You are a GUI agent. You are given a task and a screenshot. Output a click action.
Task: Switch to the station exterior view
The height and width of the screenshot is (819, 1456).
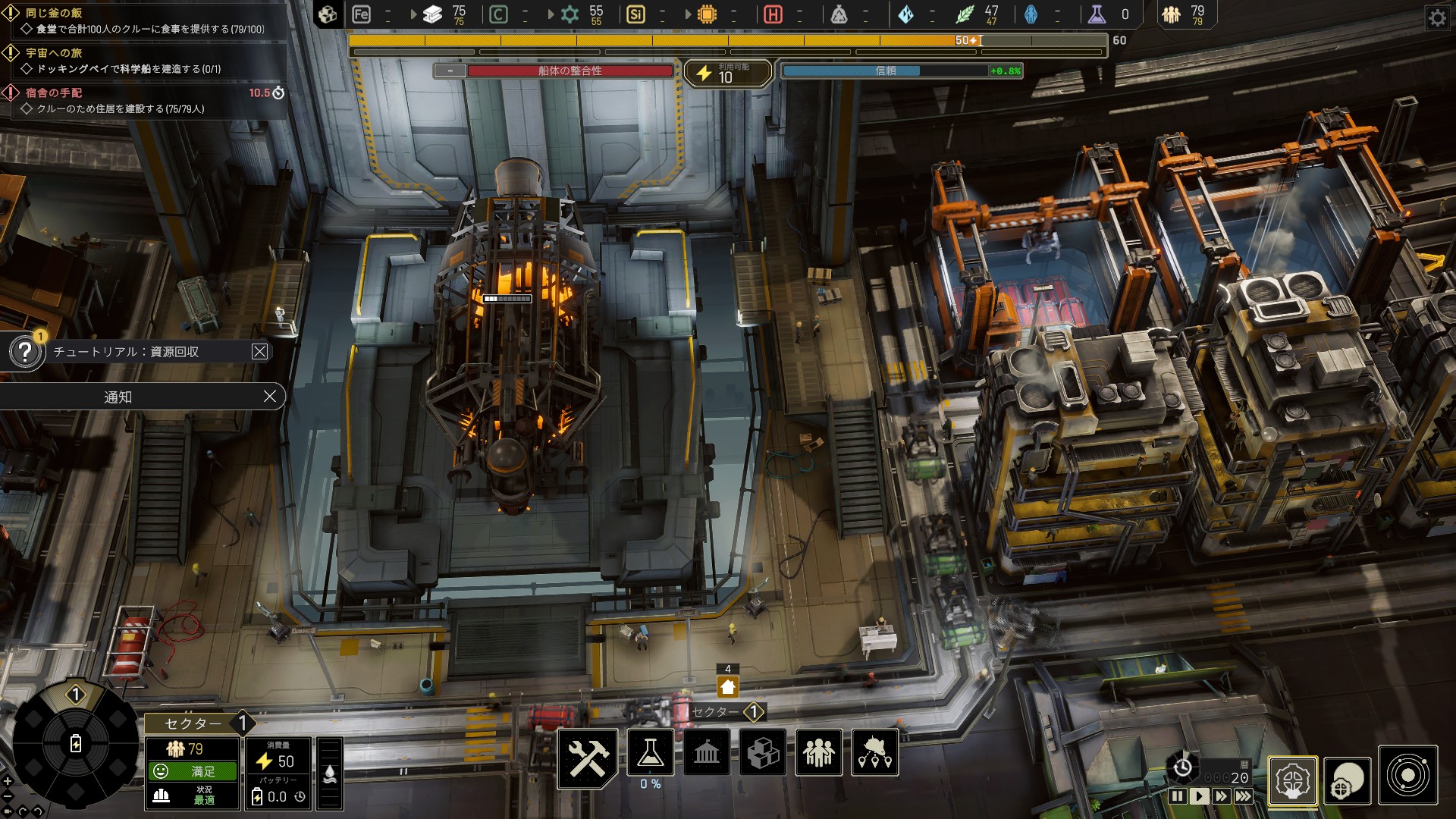coord(1348,779)
